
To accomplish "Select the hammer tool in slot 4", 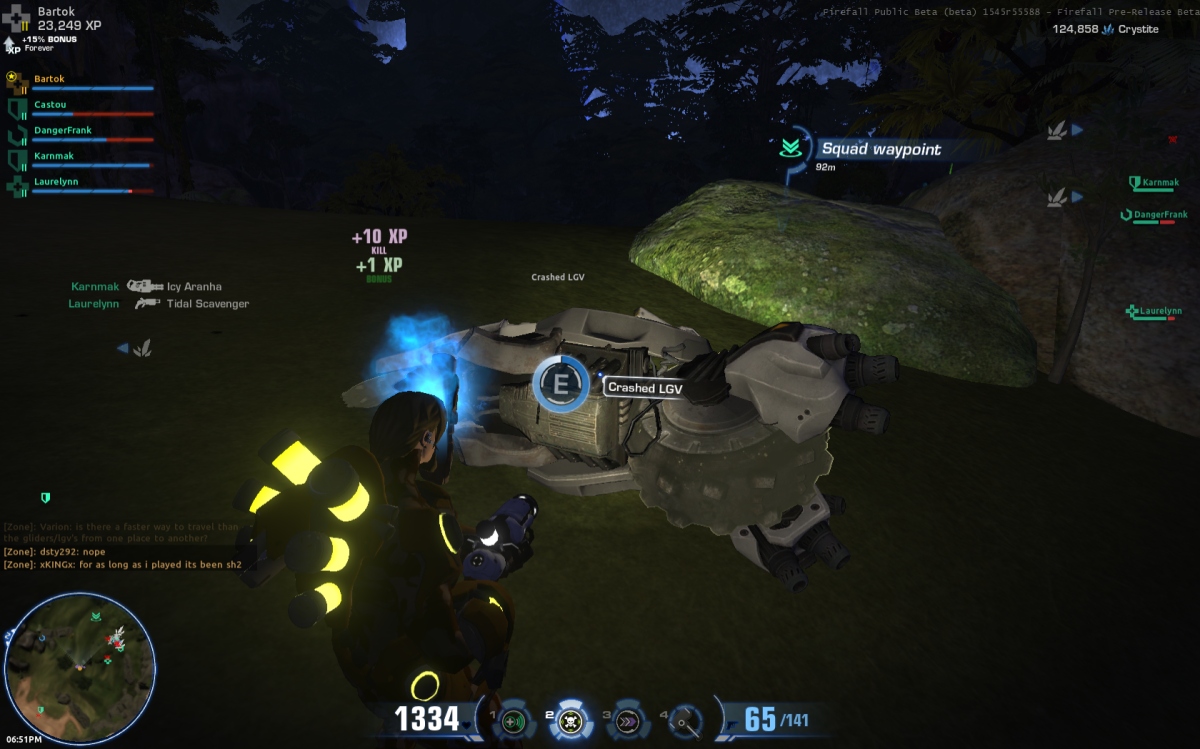I will coord(684,720).
